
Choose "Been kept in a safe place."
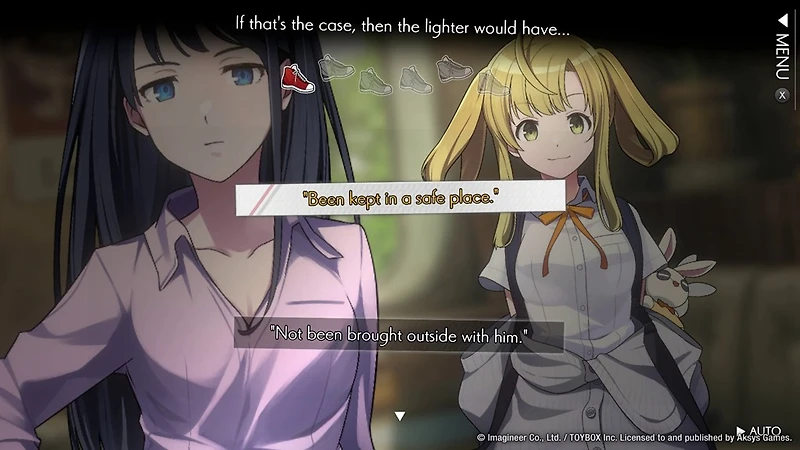pyautogui.click(x=398, y=198)
